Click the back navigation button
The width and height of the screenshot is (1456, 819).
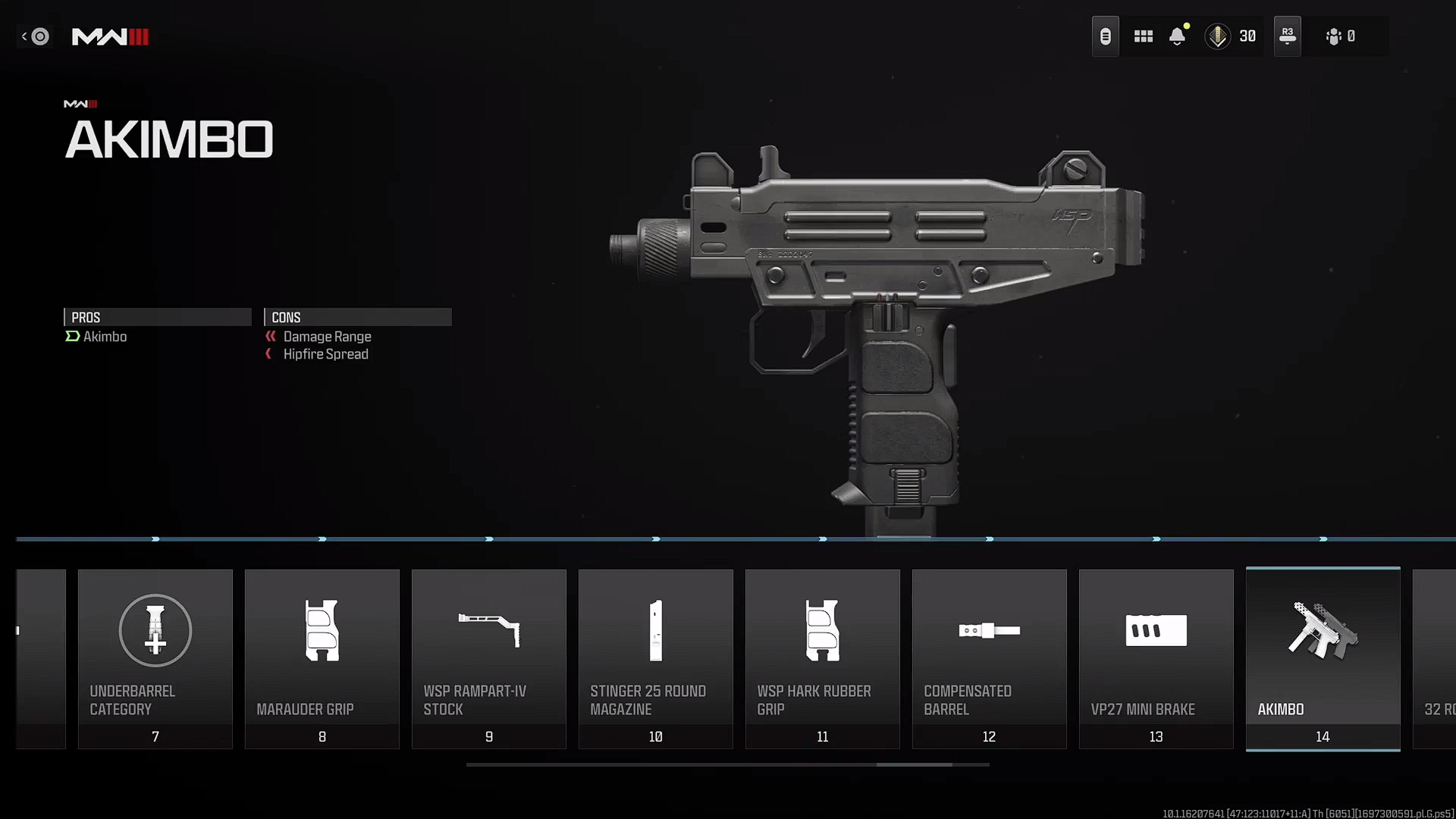click(35, 36)
